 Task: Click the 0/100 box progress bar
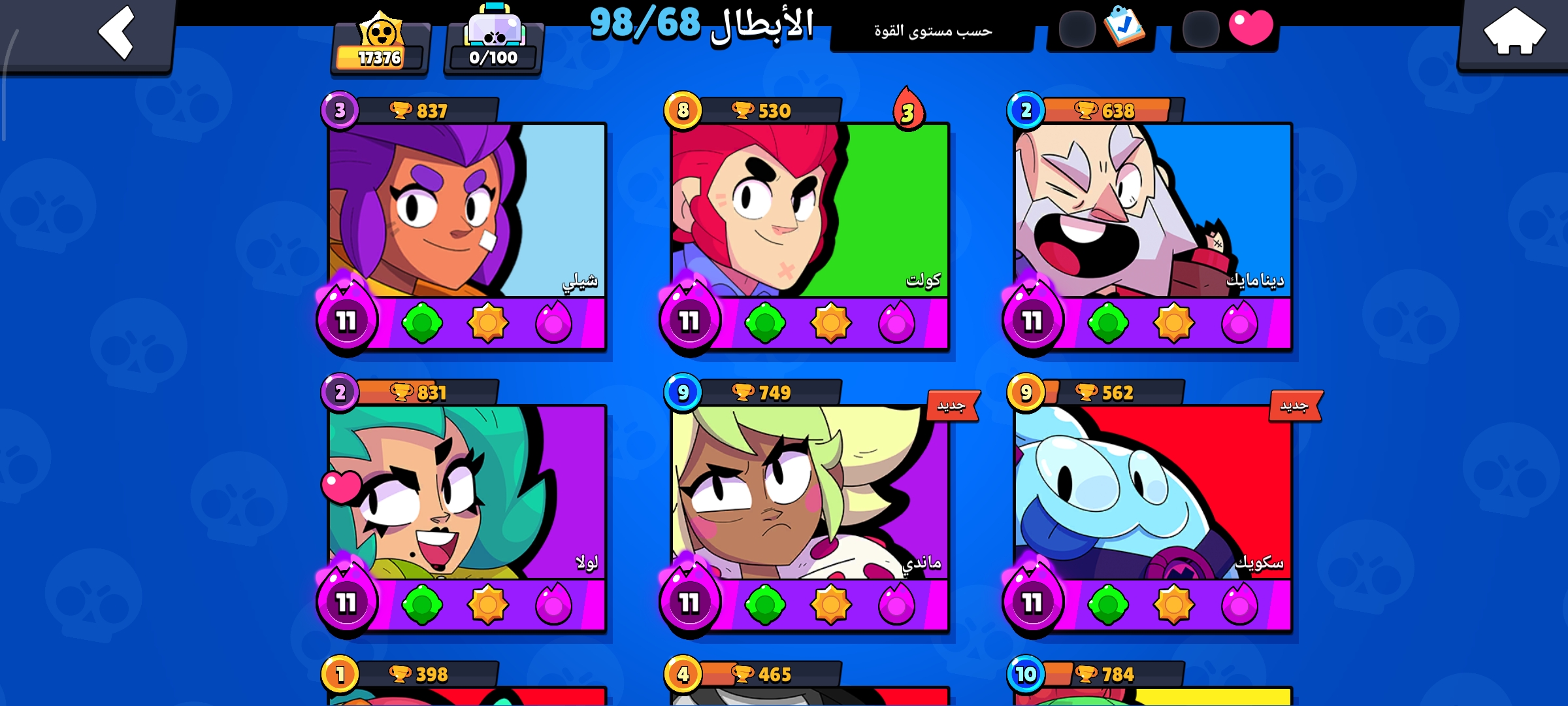coord(492,57)
